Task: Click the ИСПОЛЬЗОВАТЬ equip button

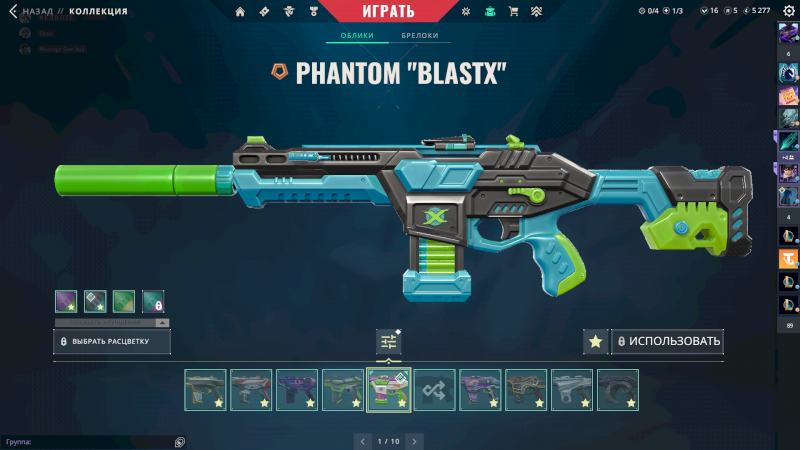Action: [667, 342]
